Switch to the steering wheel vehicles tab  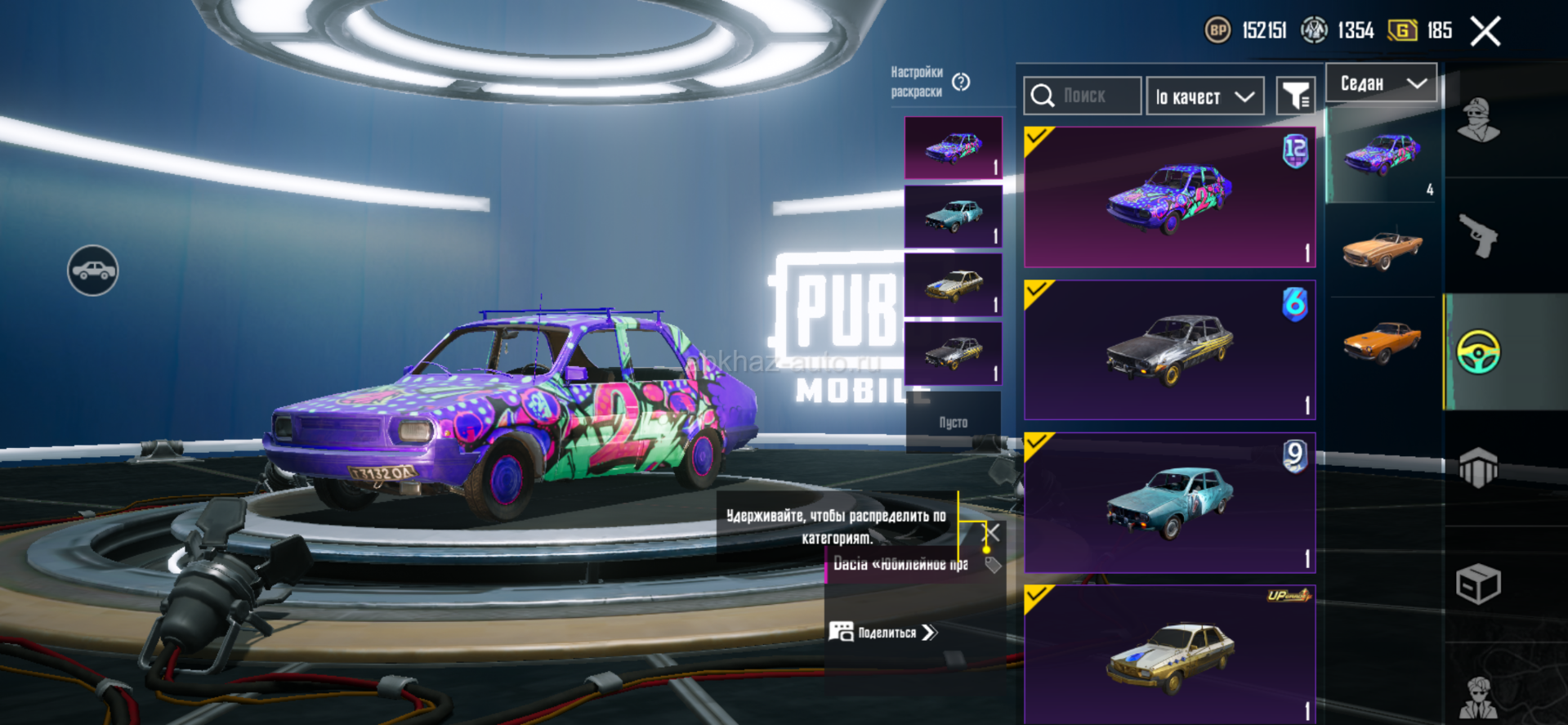1478,352
